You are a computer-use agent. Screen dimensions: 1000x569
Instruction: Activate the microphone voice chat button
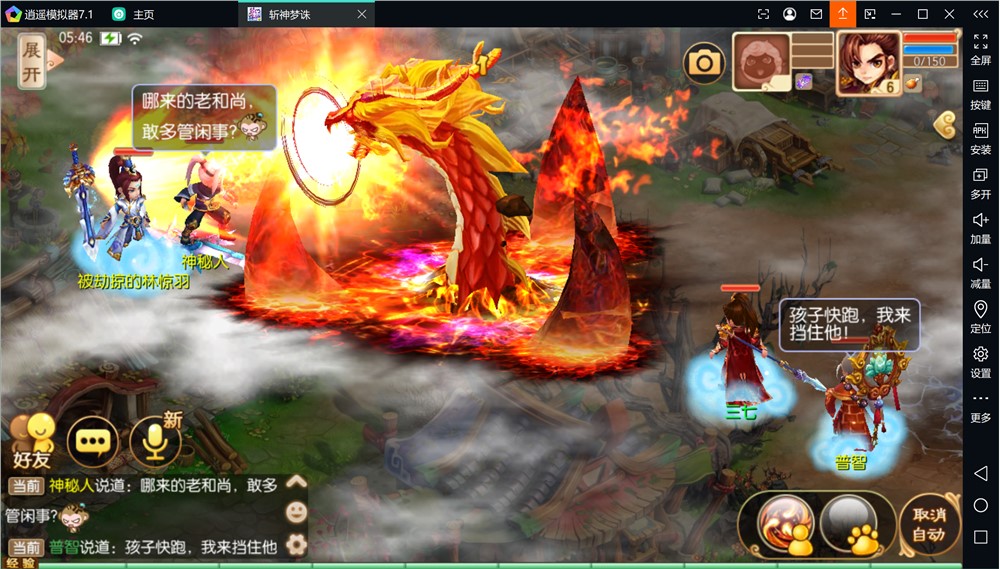[154, 441]
